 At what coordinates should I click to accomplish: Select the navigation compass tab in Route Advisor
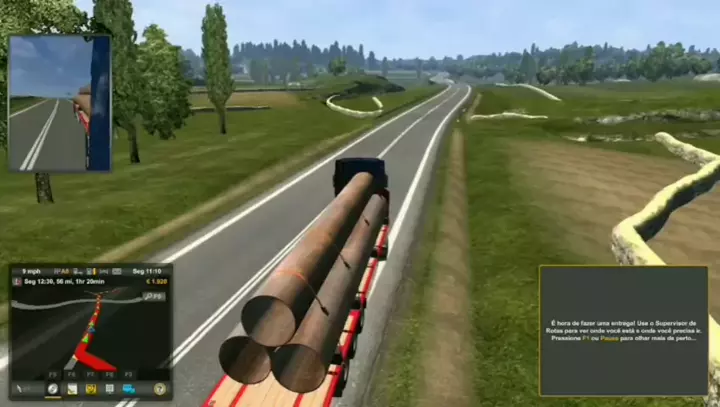point(52,388)
